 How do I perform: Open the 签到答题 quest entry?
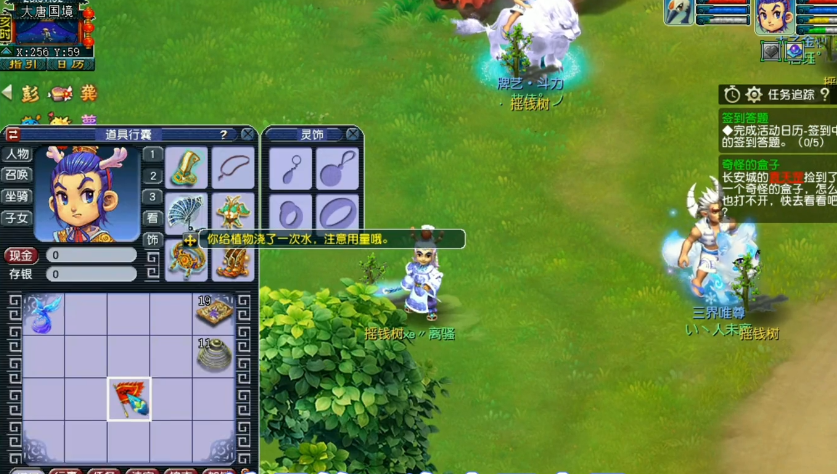click(x=745, y=117)
